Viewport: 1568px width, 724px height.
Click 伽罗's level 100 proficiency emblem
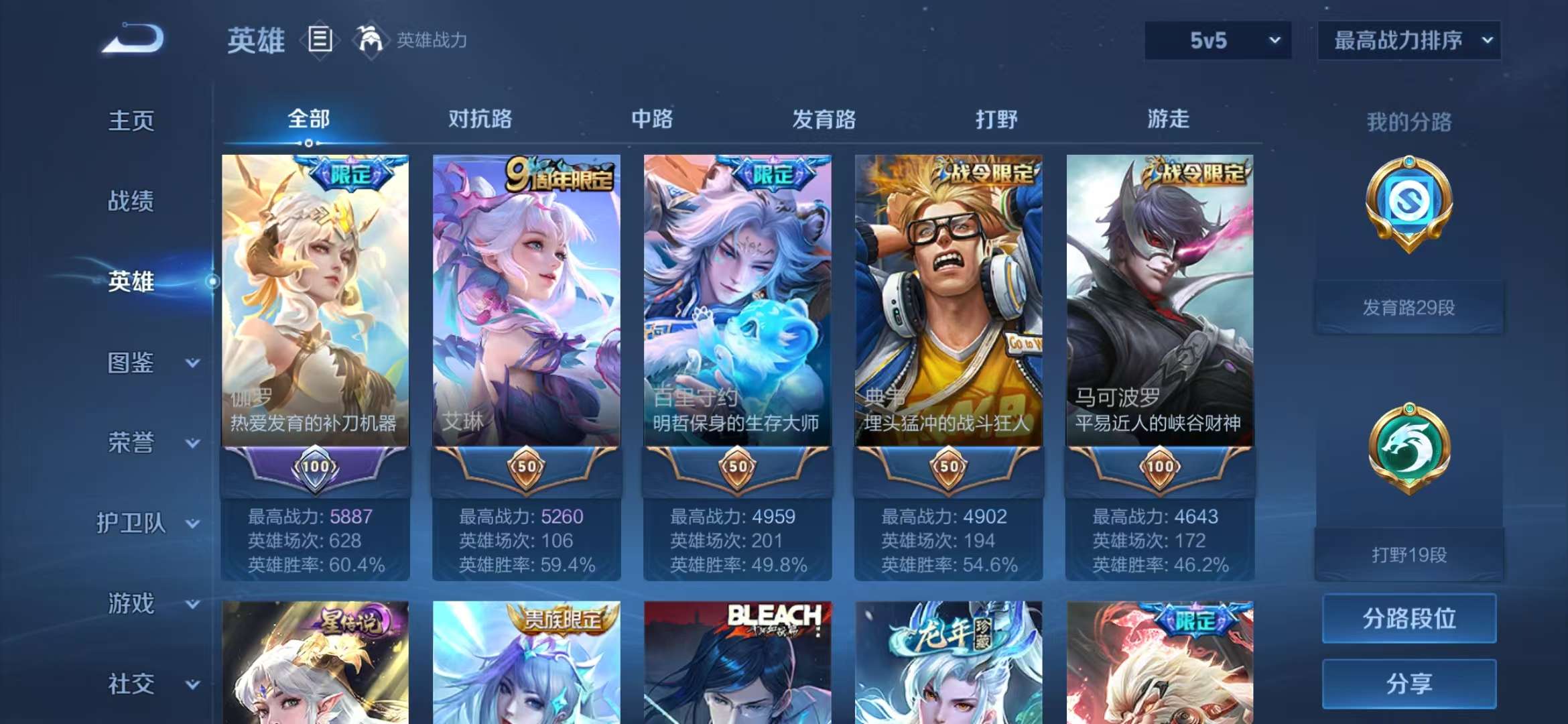[x=316, y=471]
